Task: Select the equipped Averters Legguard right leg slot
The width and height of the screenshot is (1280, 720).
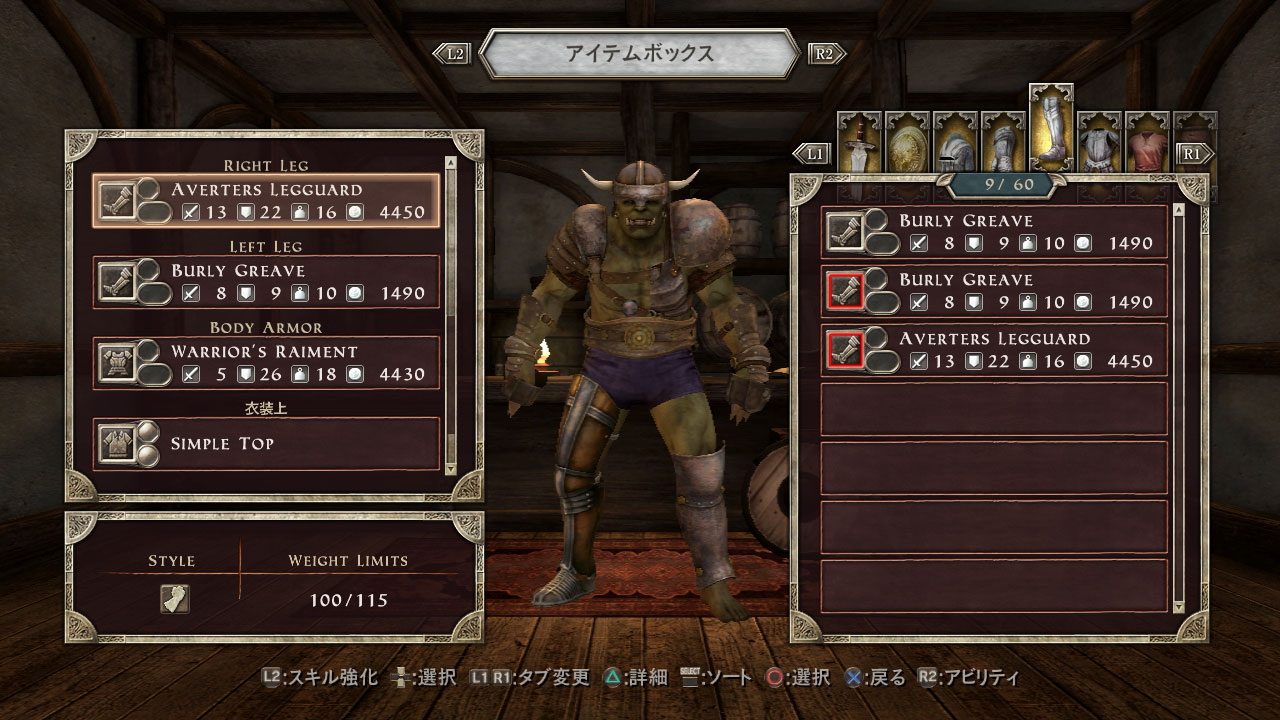Action: click(266, 200)
